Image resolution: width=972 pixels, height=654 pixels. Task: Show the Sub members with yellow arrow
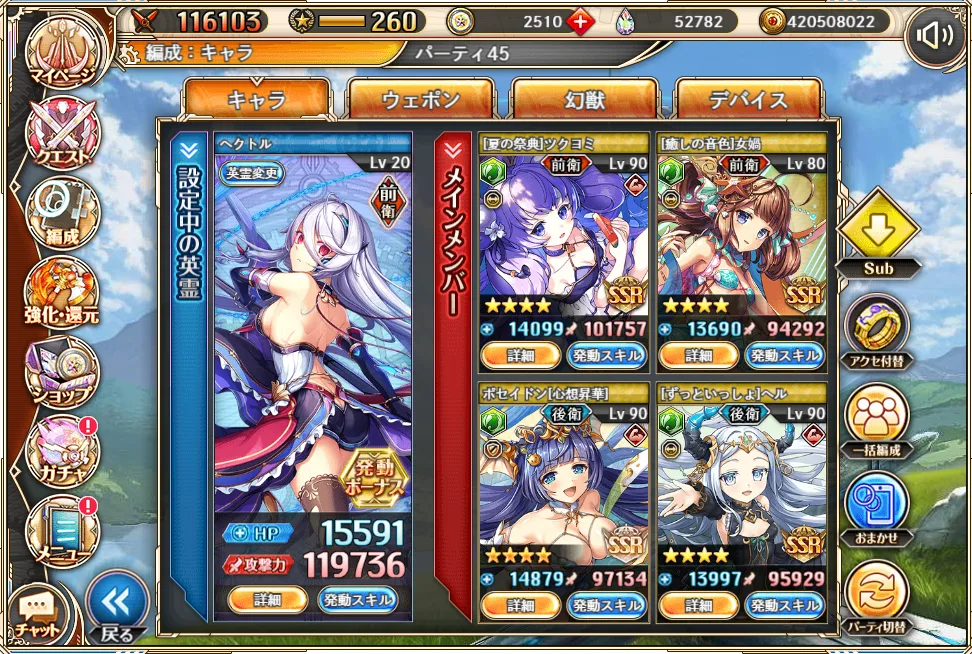(877, 231)
